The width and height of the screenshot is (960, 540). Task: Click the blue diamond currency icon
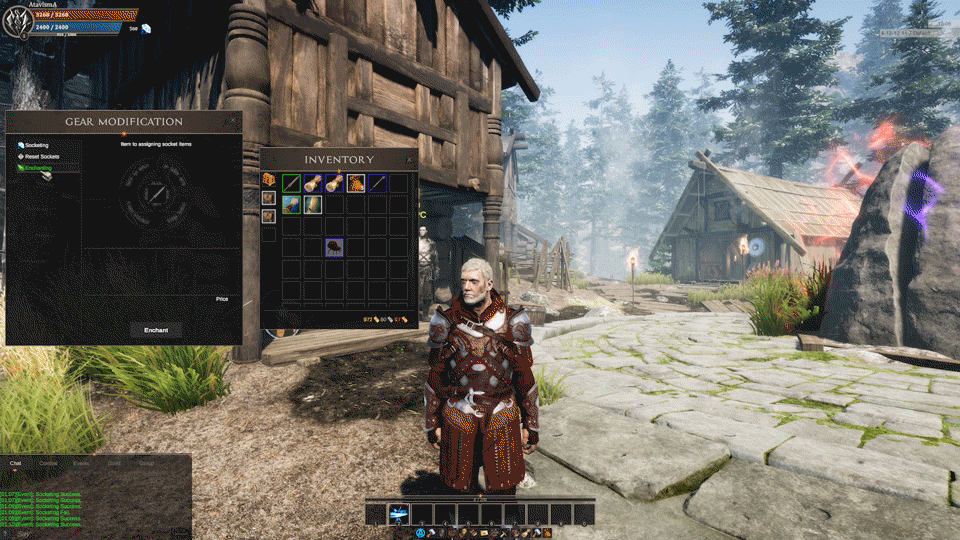[x=146, y=29]
